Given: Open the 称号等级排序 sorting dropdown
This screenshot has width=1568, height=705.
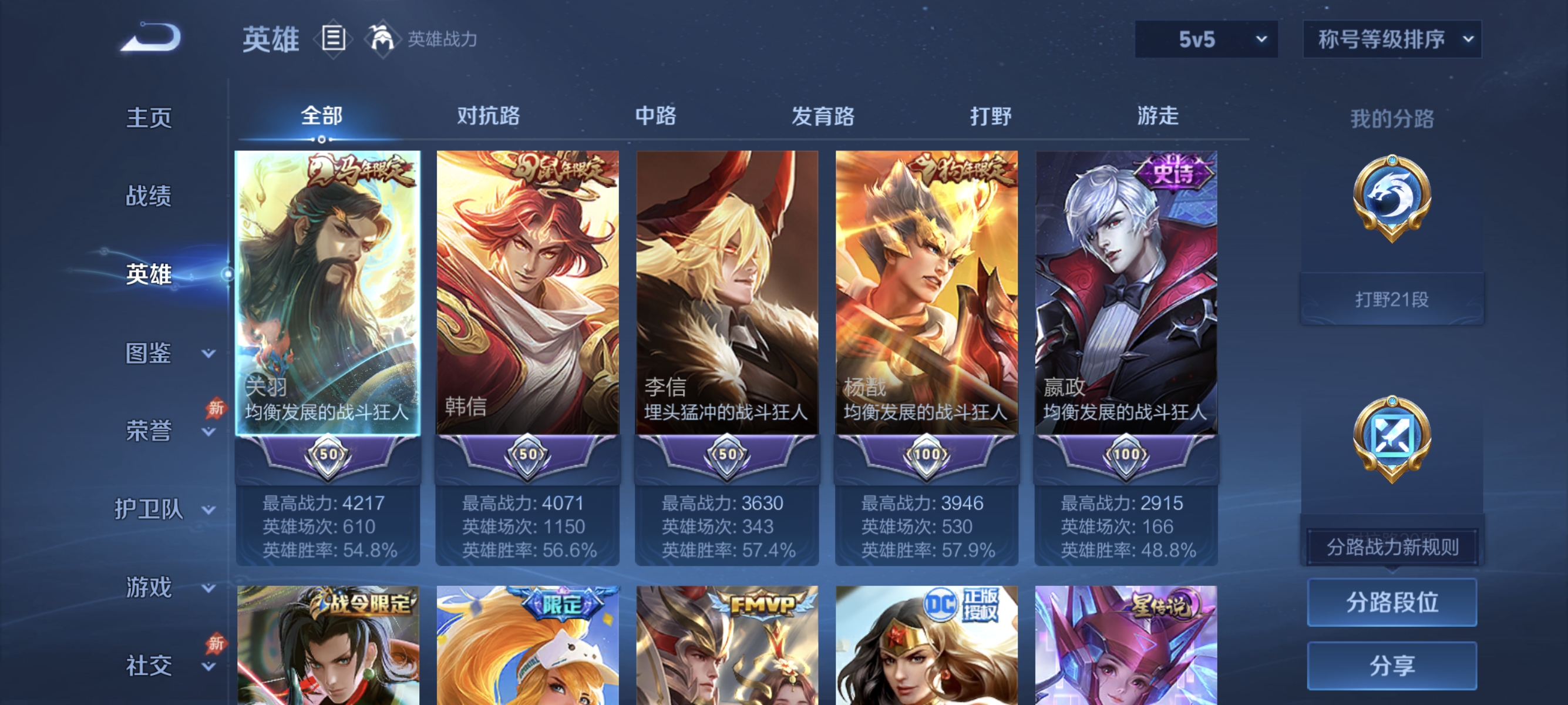Looking at the screenshot, I should pyautogui.click(x=1392, y=38).
